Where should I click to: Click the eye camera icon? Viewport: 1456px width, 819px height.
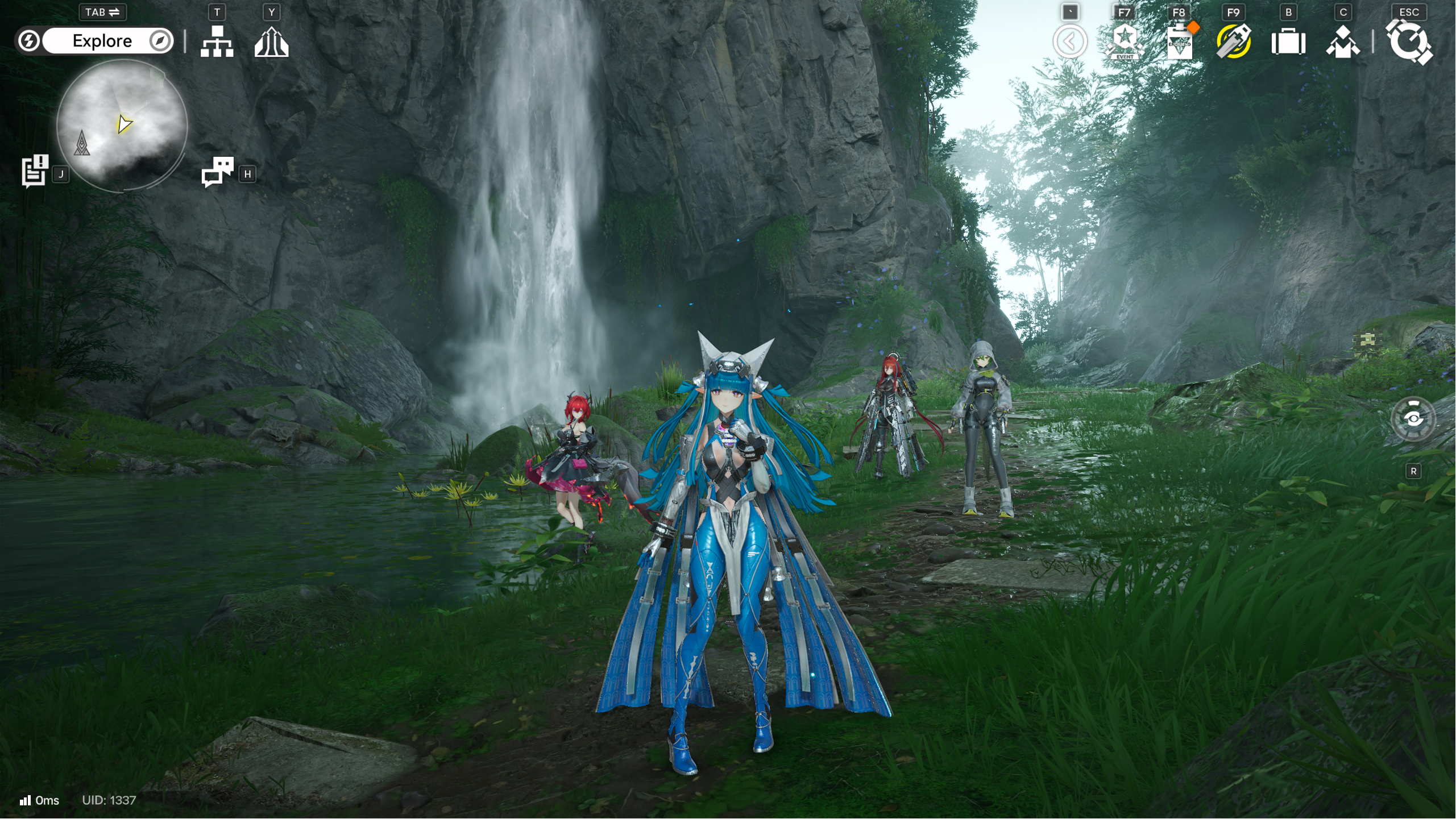[1413, 419]
